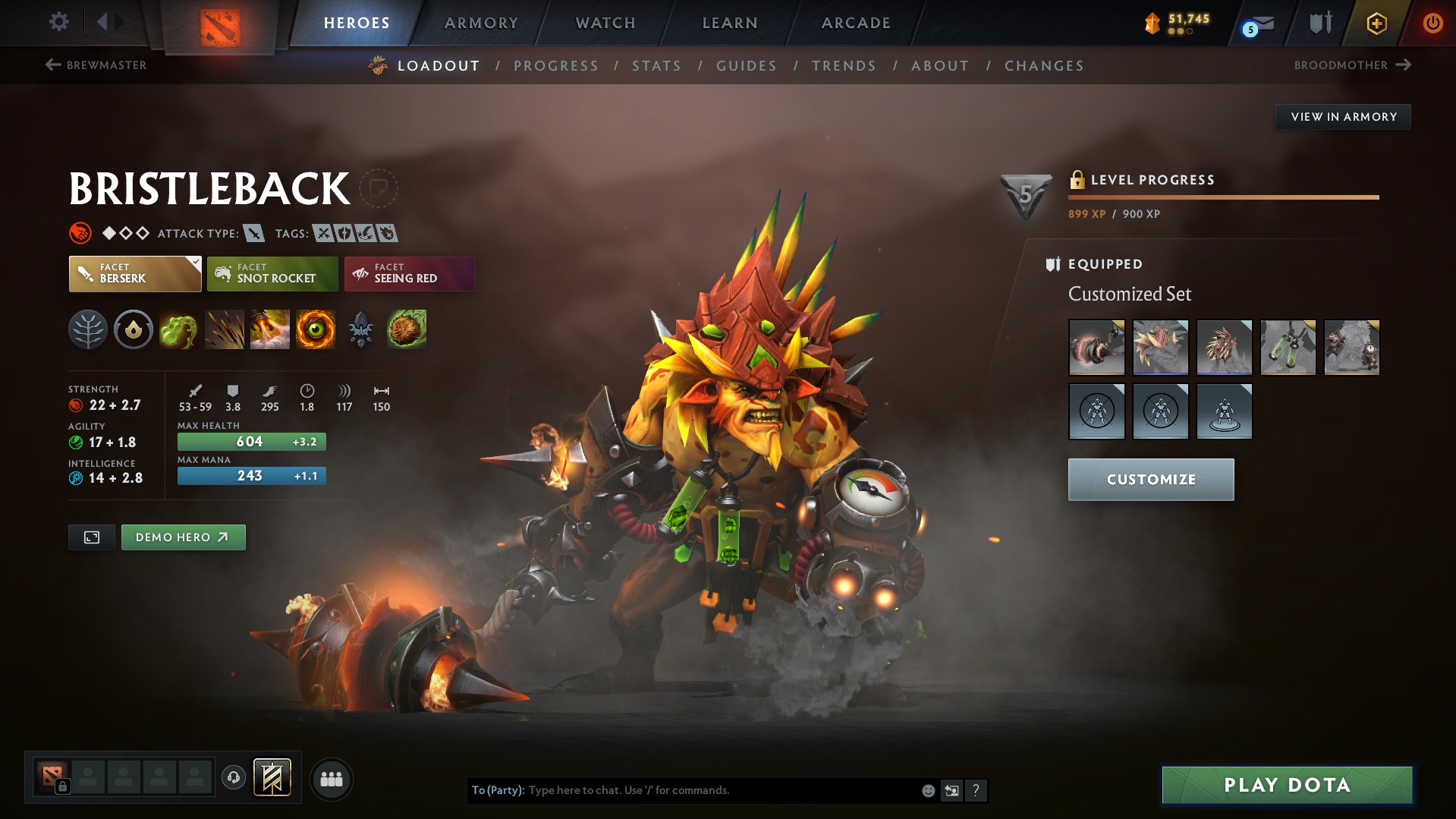Screen dimensions: 1456x819
Task: Launch the Demo Hero mode
Action: [x=183, y=537]
